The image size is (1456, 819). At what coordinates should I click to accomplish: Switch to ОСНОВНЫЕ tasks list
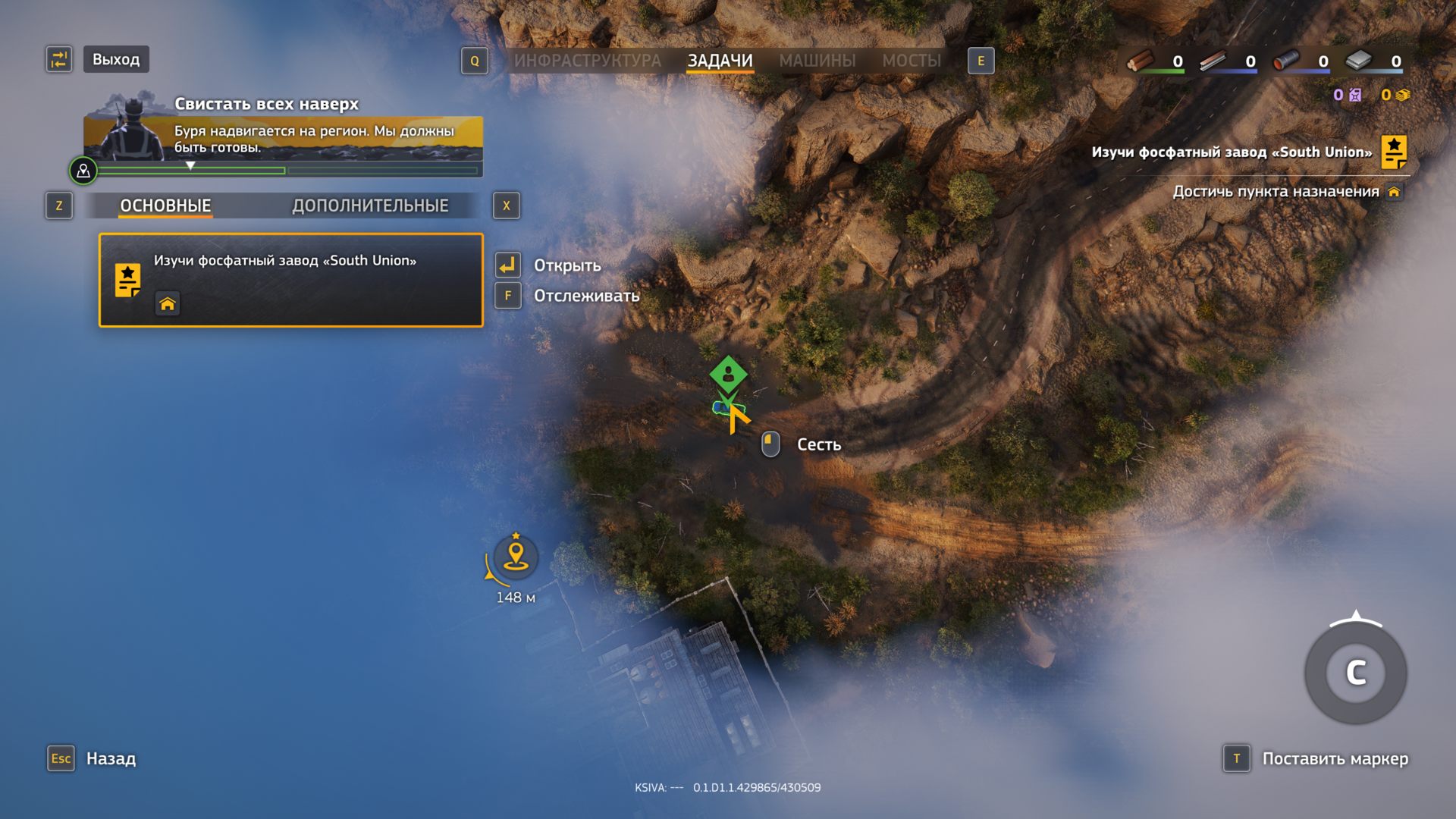(x=165, y=206)
